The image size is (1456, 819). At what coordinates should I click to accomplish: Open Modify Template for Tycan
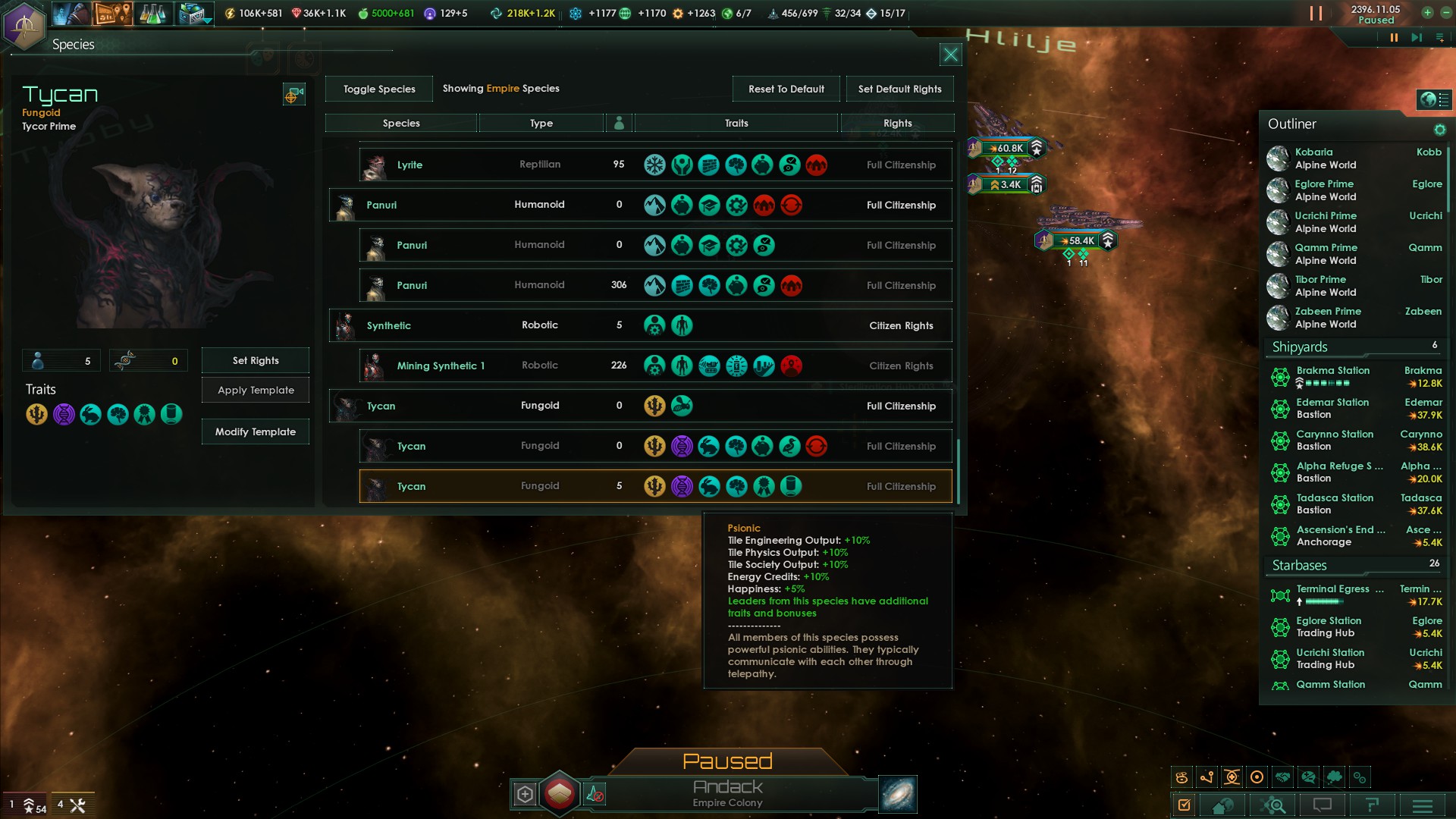click(x=256, y=431)
